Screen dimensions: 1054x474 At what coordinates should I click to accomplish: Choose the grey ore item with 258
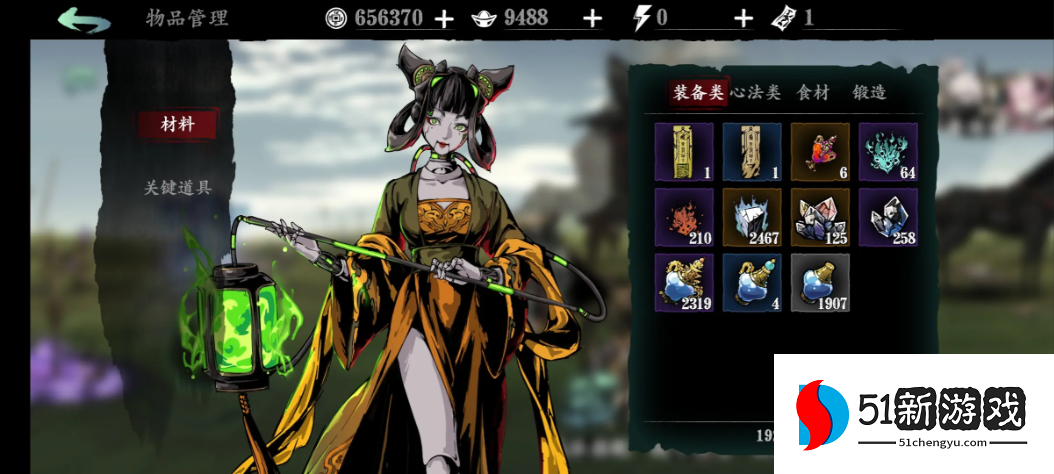pos(888,217)
